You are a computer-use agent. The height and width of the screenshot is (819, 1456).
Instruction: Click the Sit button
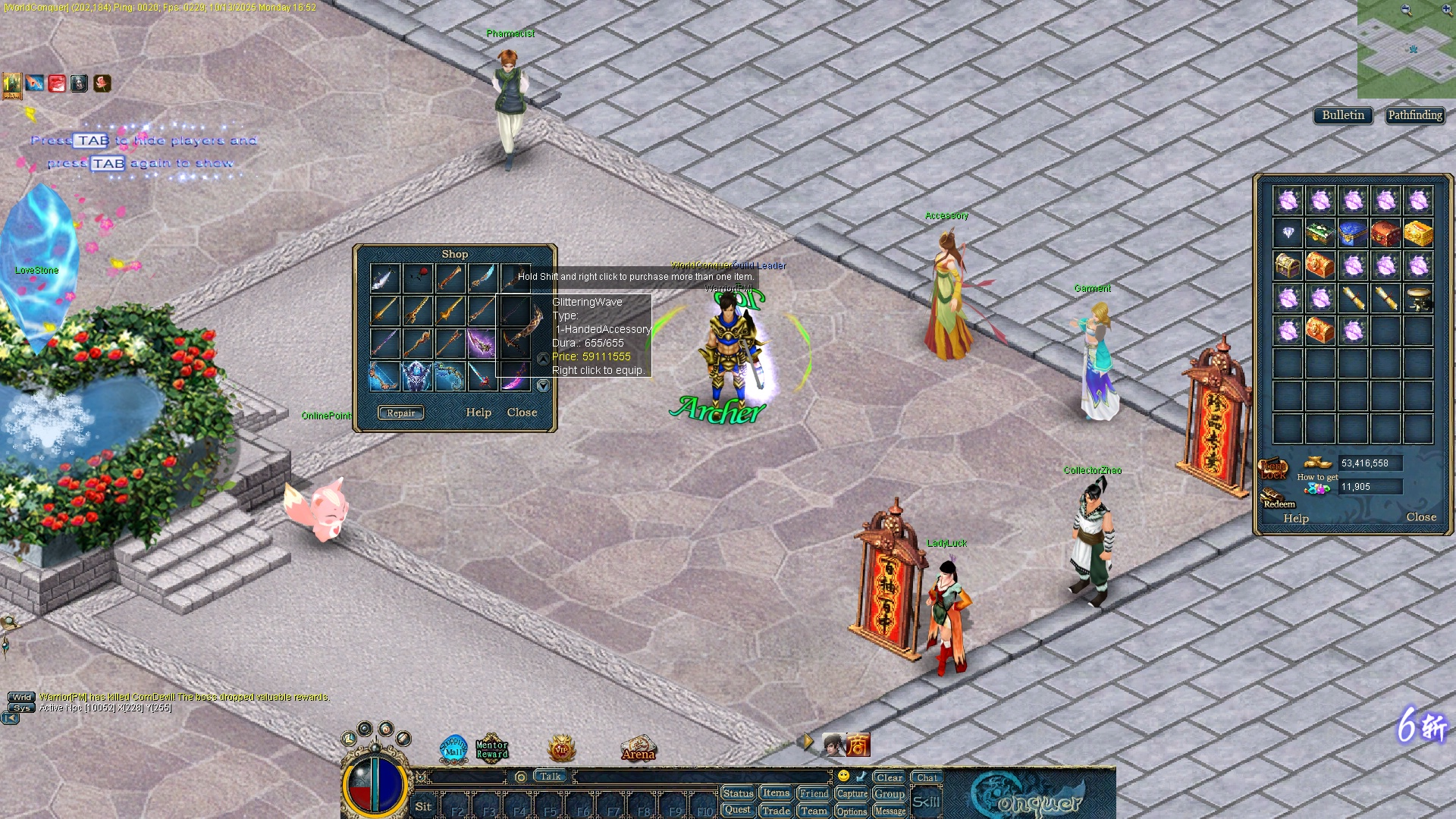423,806
